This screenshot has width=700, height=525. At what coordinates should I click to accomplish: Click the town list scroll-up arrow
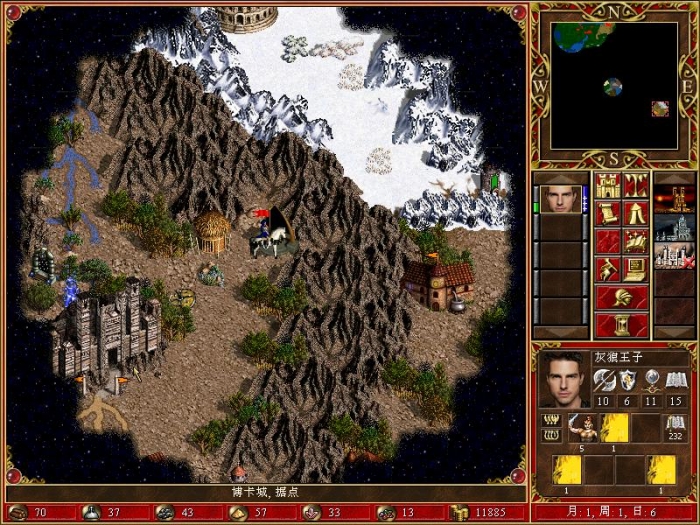pos(671,177)
